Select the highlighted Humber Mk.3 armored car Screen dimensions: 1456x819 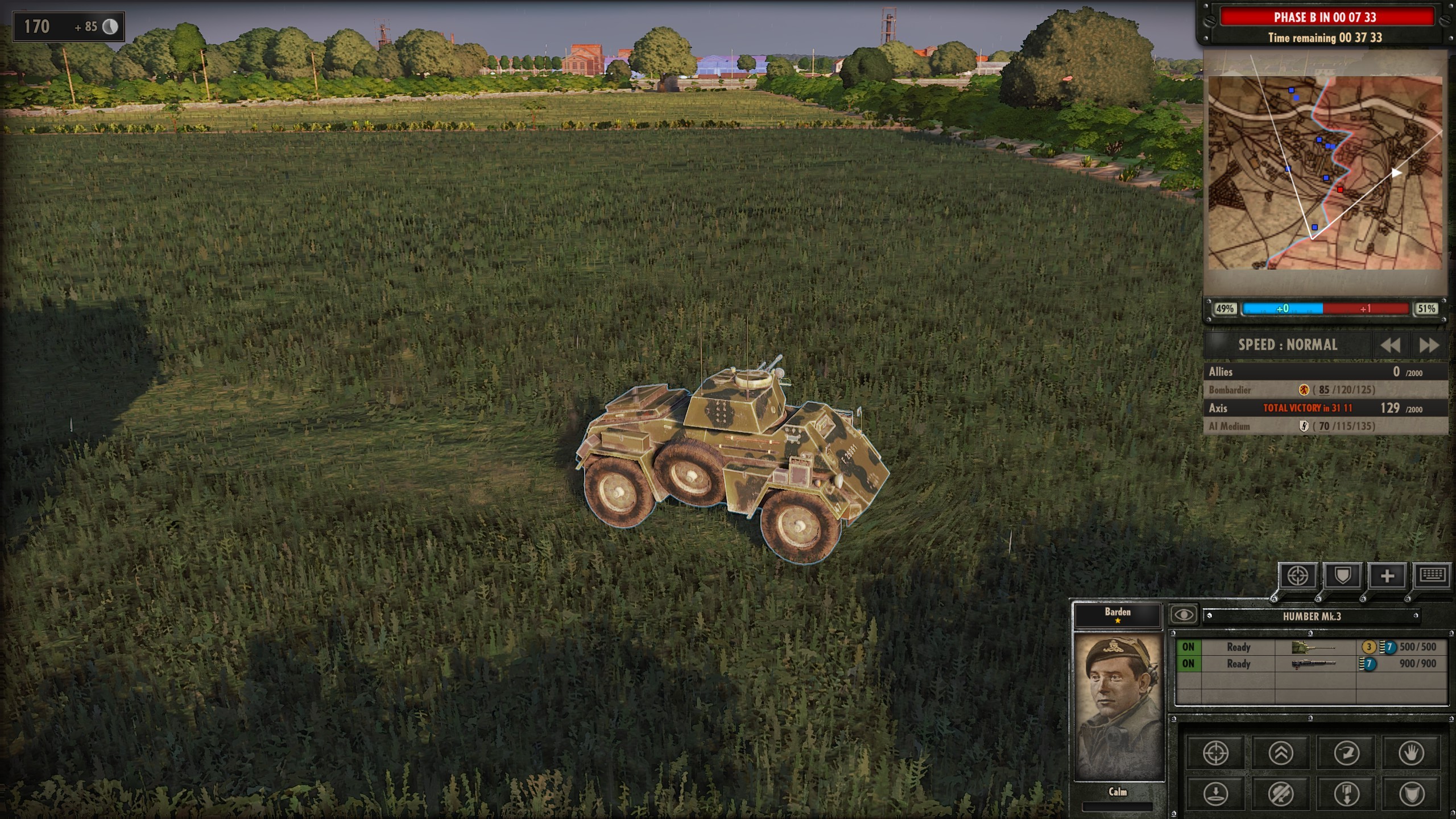coord(731,455)
